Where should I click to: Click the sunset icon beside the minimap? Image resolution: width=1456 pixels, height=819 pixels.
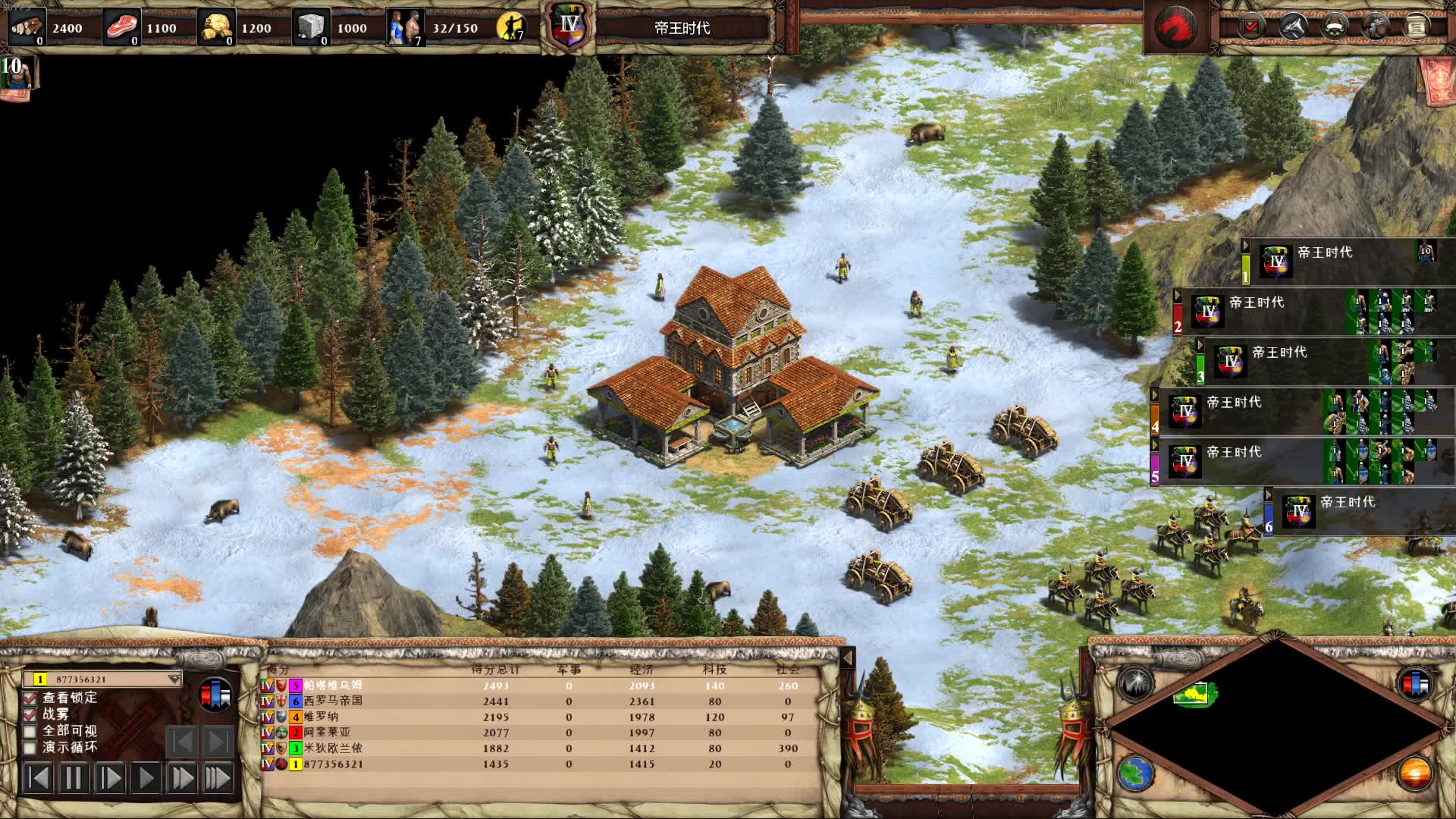click(x=1415, y=774)
